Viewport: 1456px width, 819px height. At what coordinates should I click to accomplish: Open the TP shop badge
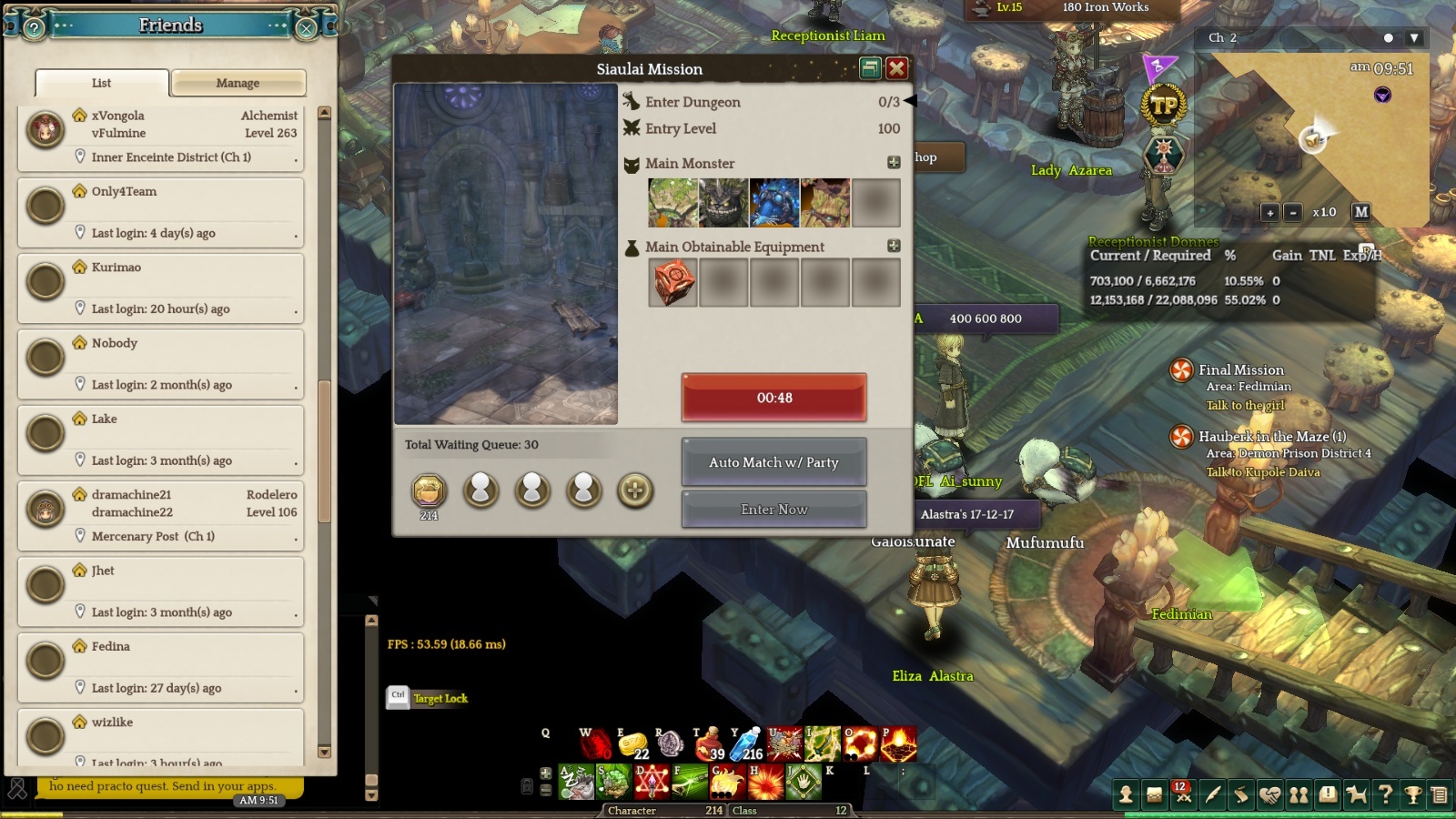[x=1164, y=106]
